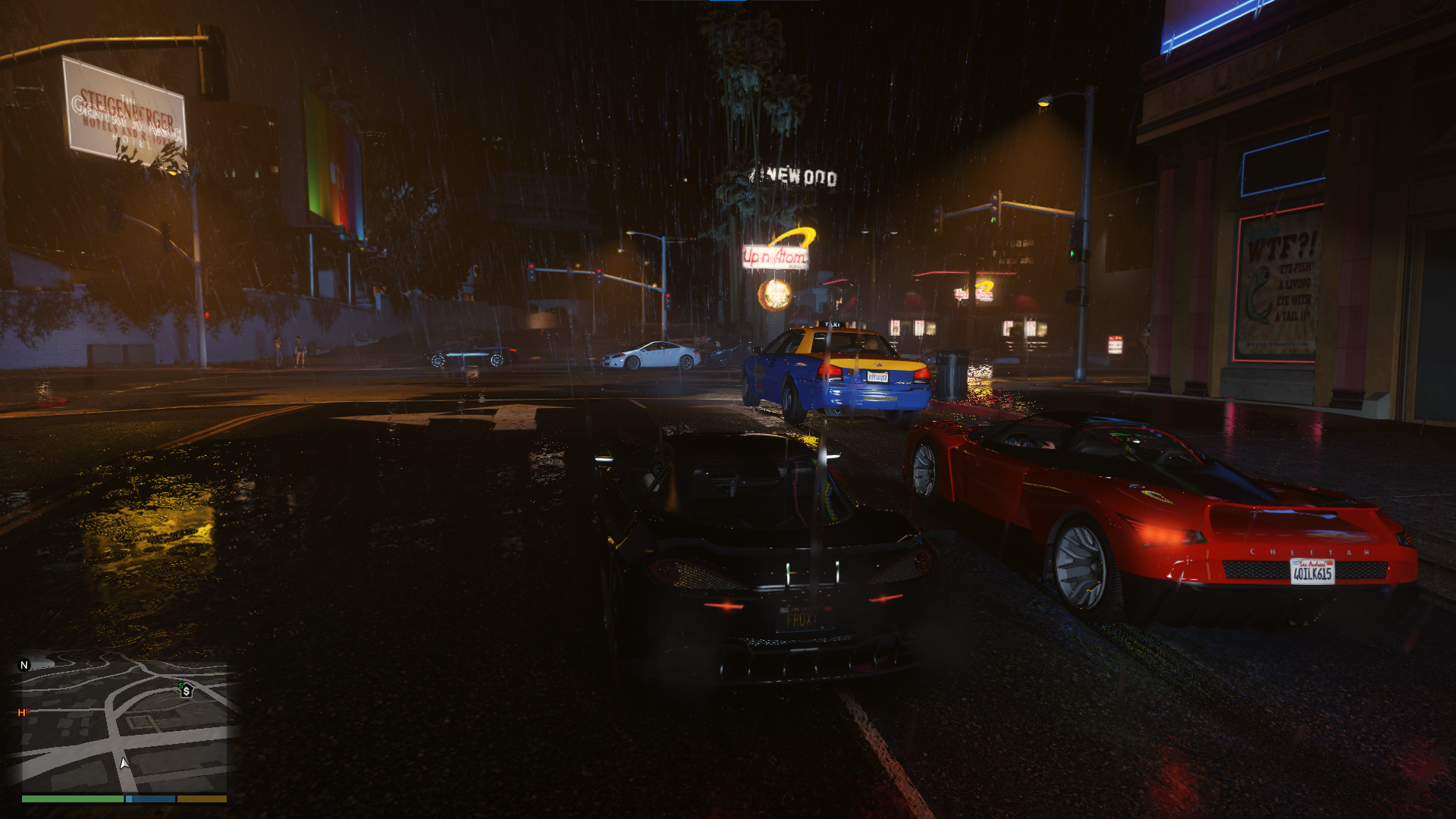The width and height of the screenshot is (1456, 819).
Task: Click the minimap road view
Action: coord(125,724)
